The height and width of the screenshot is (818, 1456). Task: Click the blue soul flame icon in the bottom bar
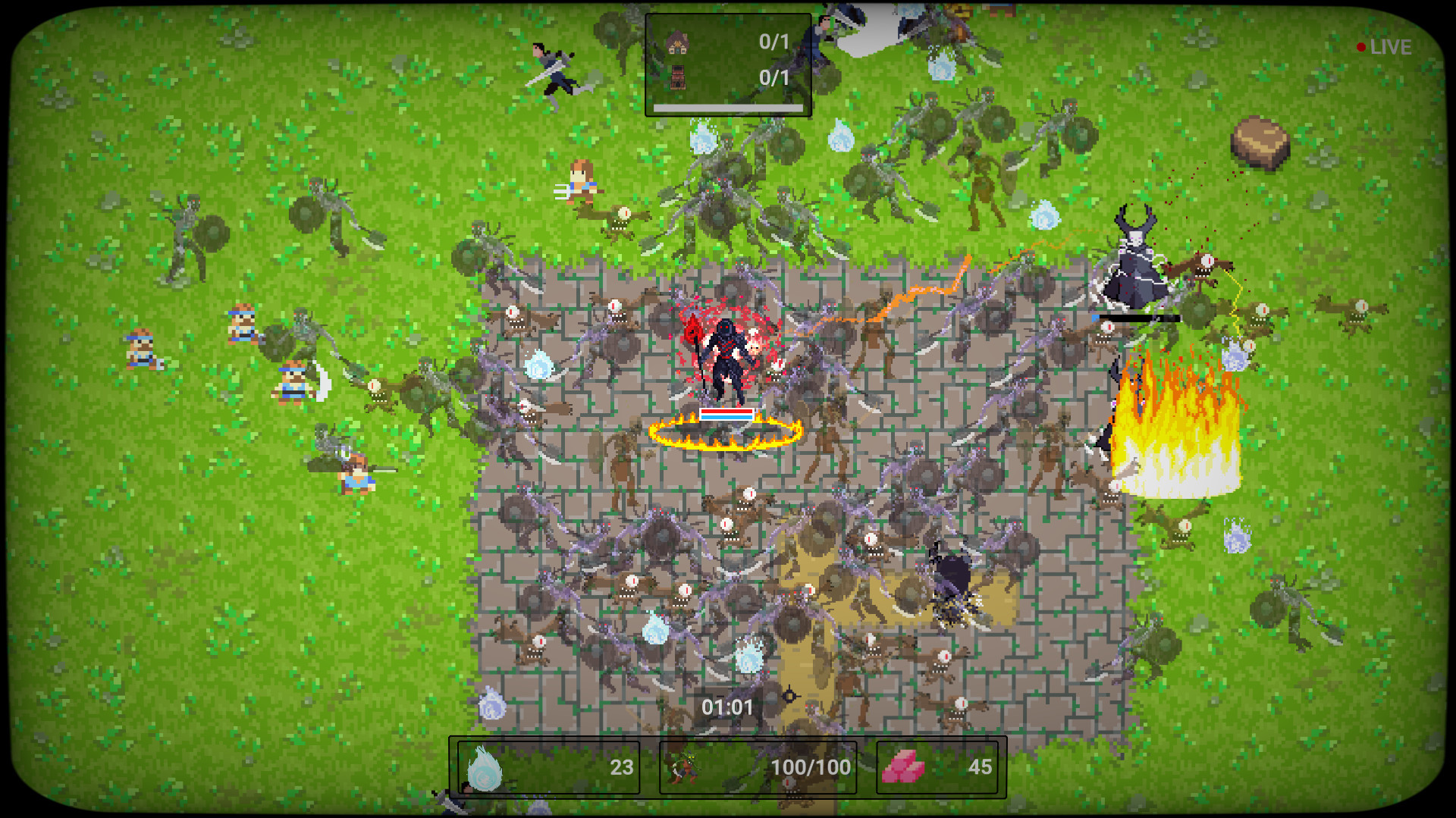(x=485, y=767)
